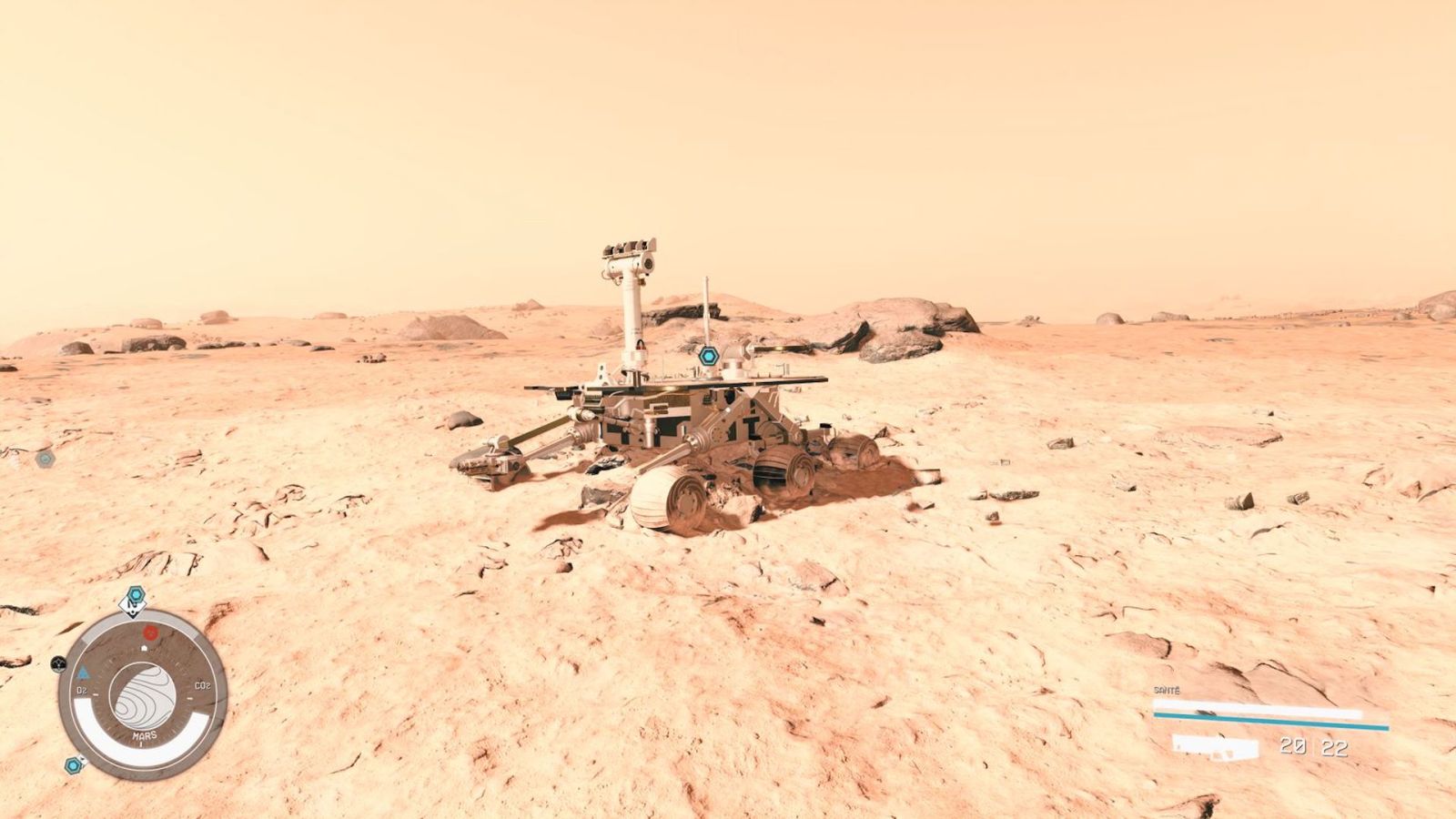Select the blue triangle waypoint on the compass
Viewport: 1456px width, 819px height.
pyautogui.click(x=86, y=673)
